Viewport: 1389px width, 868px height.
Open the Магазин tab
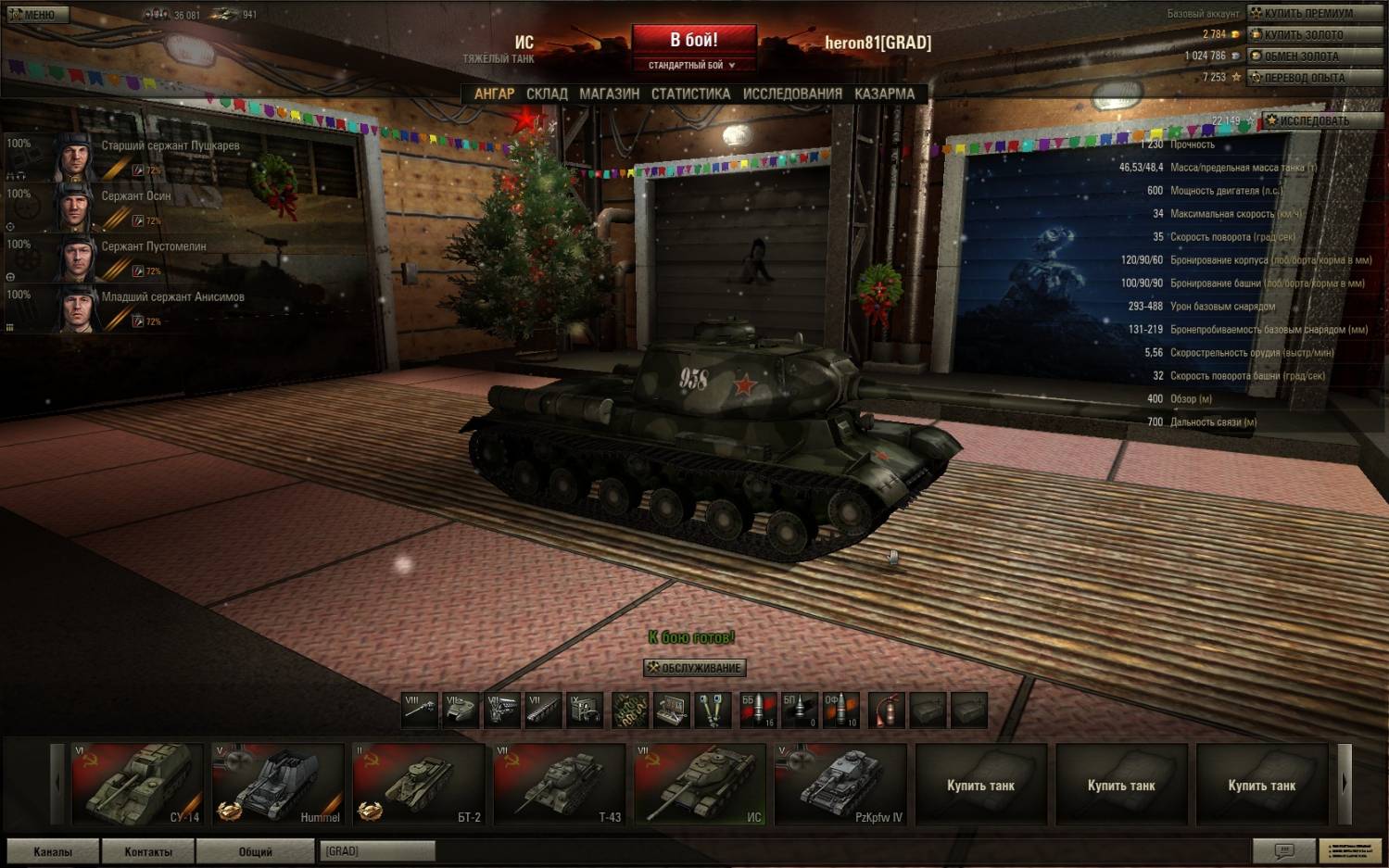(x=609, y=94)
